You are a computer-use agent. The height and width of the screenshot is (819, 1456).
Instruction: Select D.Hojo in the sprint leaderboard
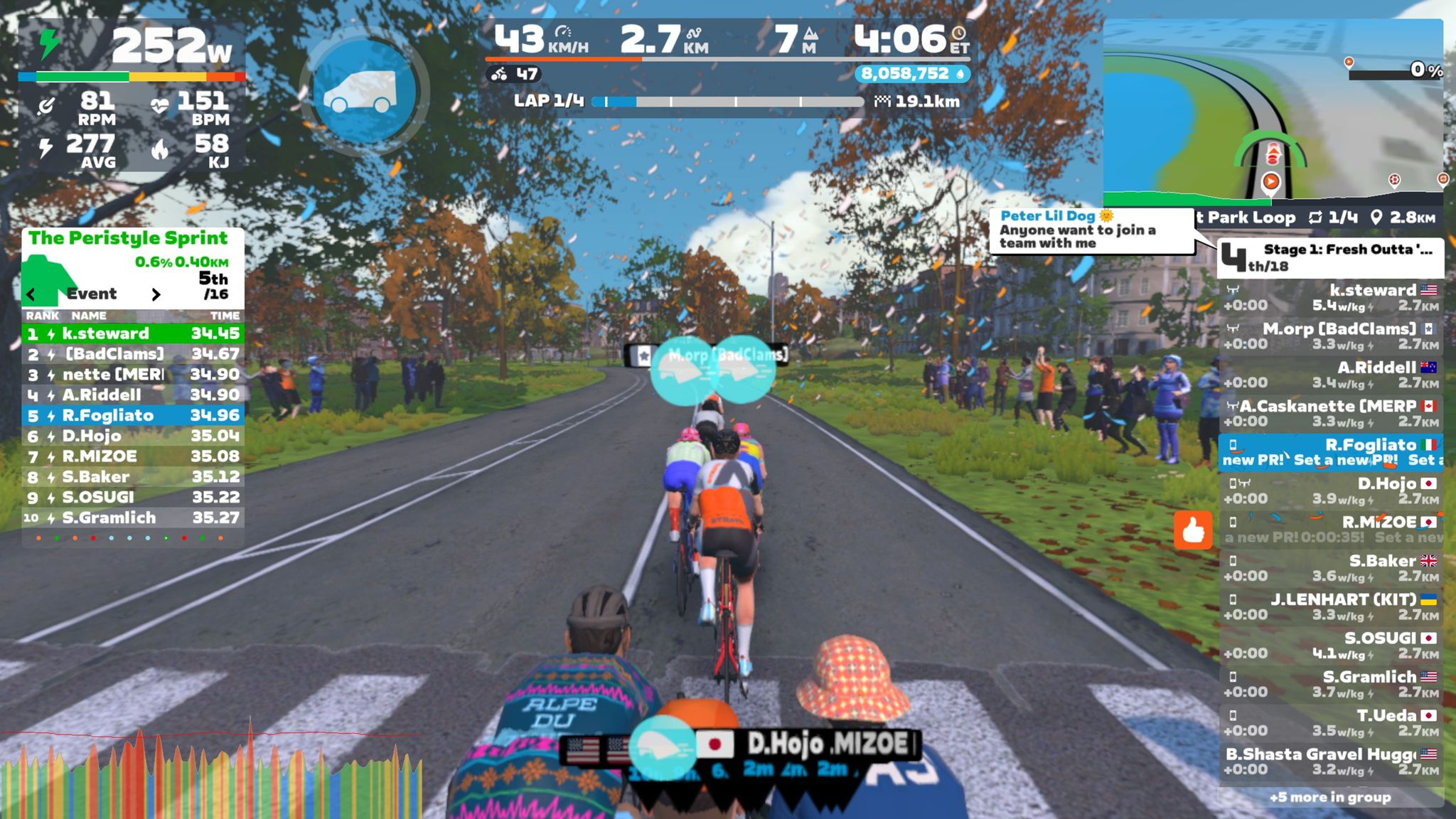point(133,436)
